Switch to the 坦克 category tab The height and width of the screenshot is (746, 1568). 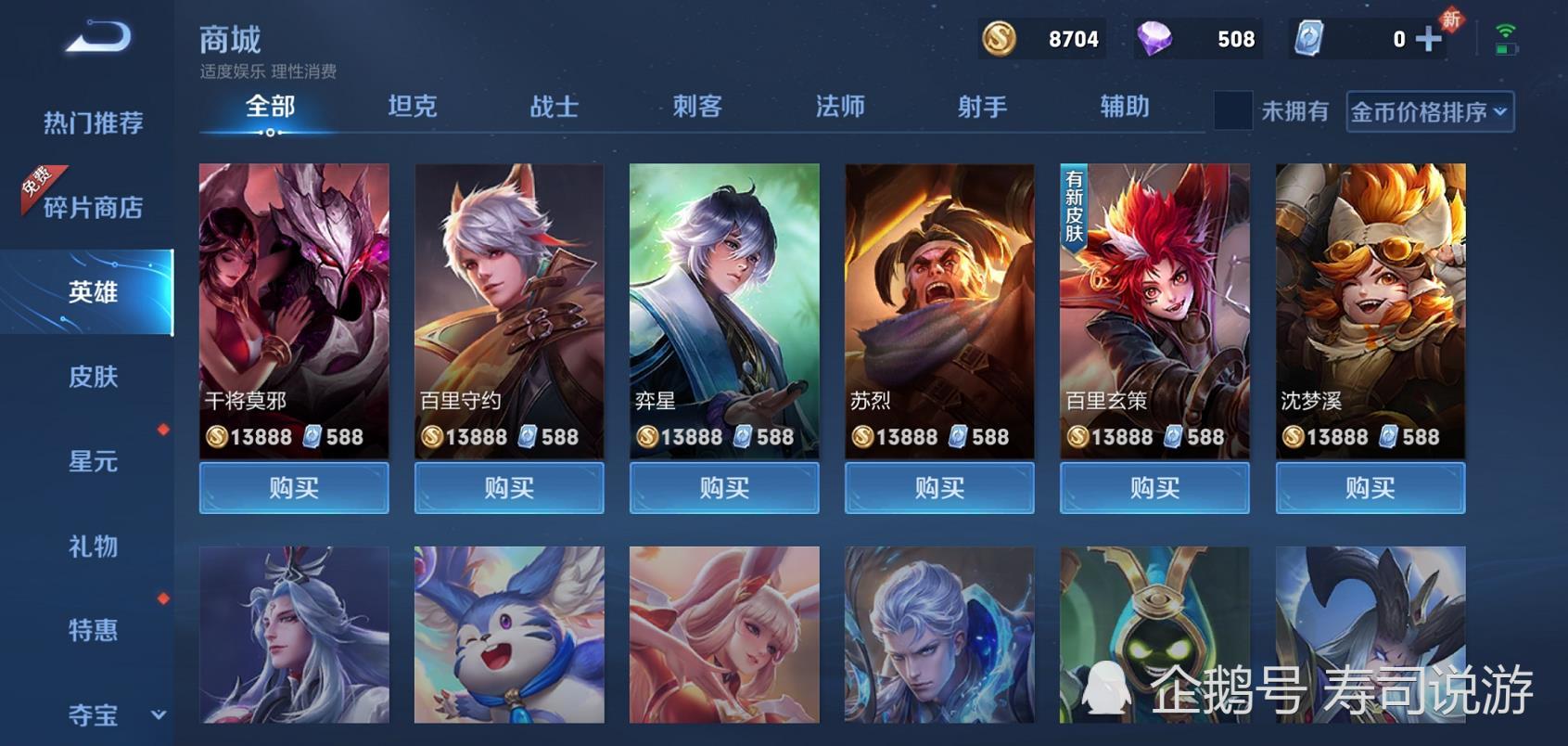(x=412, y=107)
